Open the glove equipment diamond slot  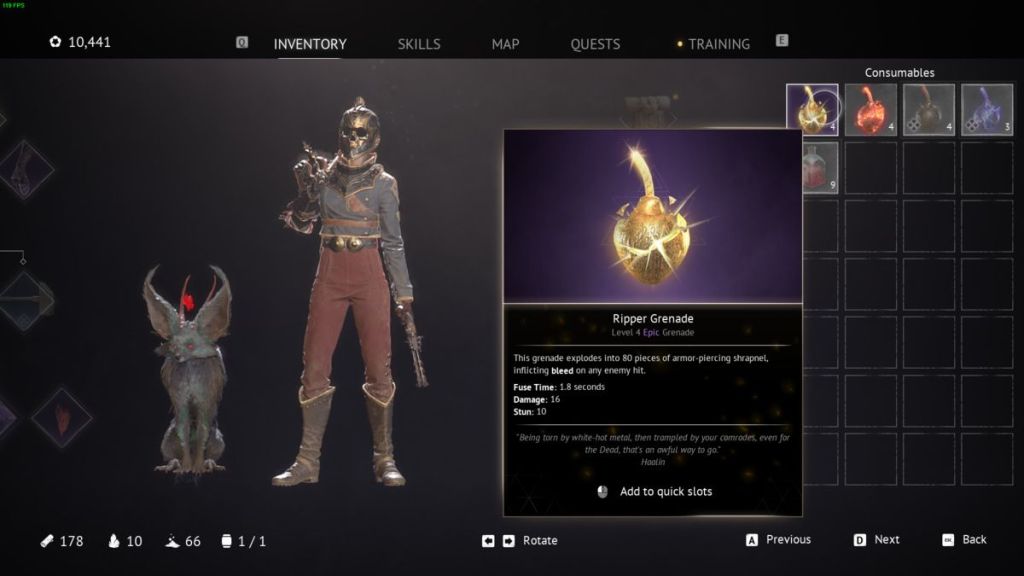click(25, 170)
